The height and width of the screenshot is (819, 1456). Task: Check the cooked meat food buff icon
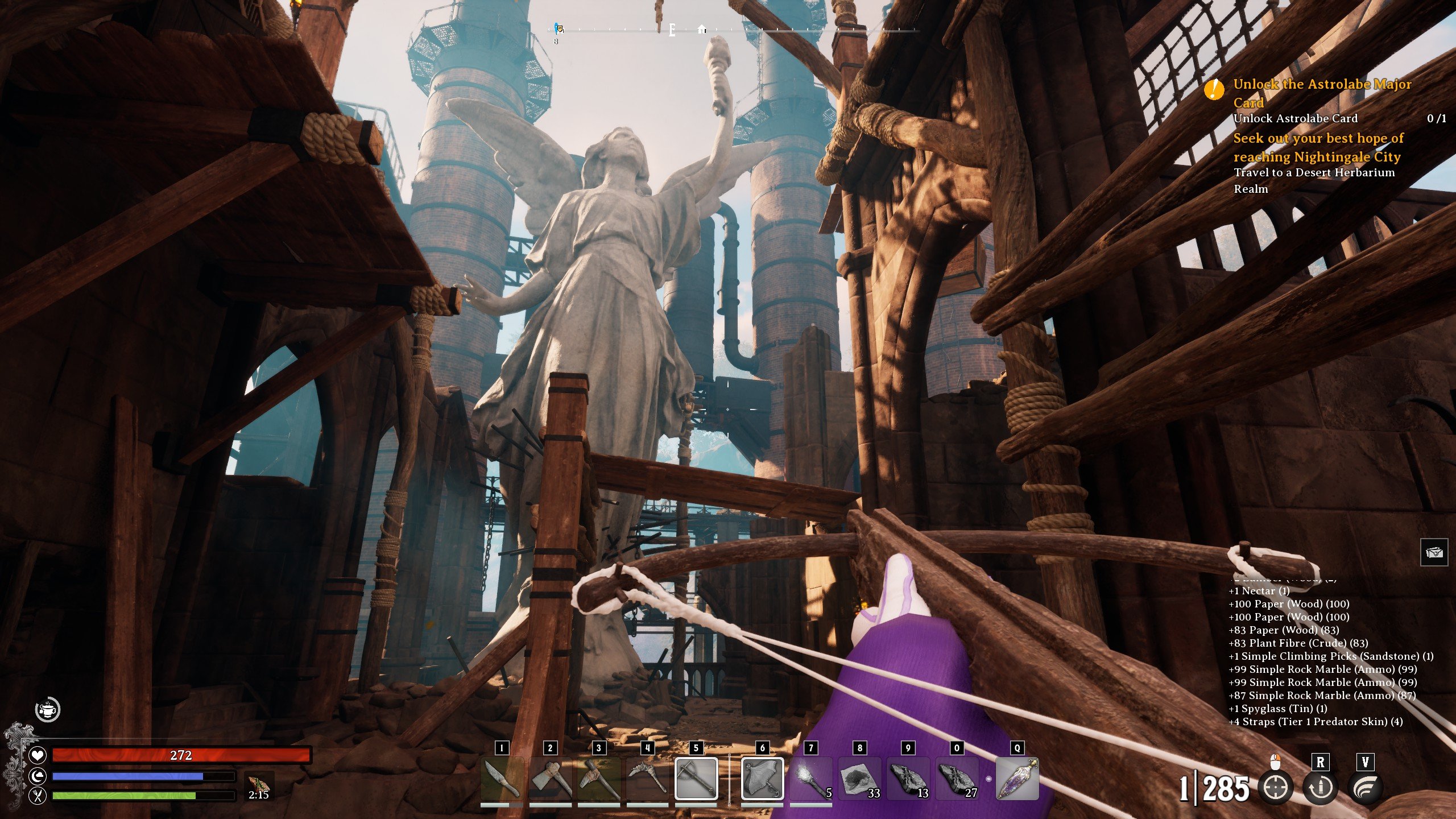point(259,785)
